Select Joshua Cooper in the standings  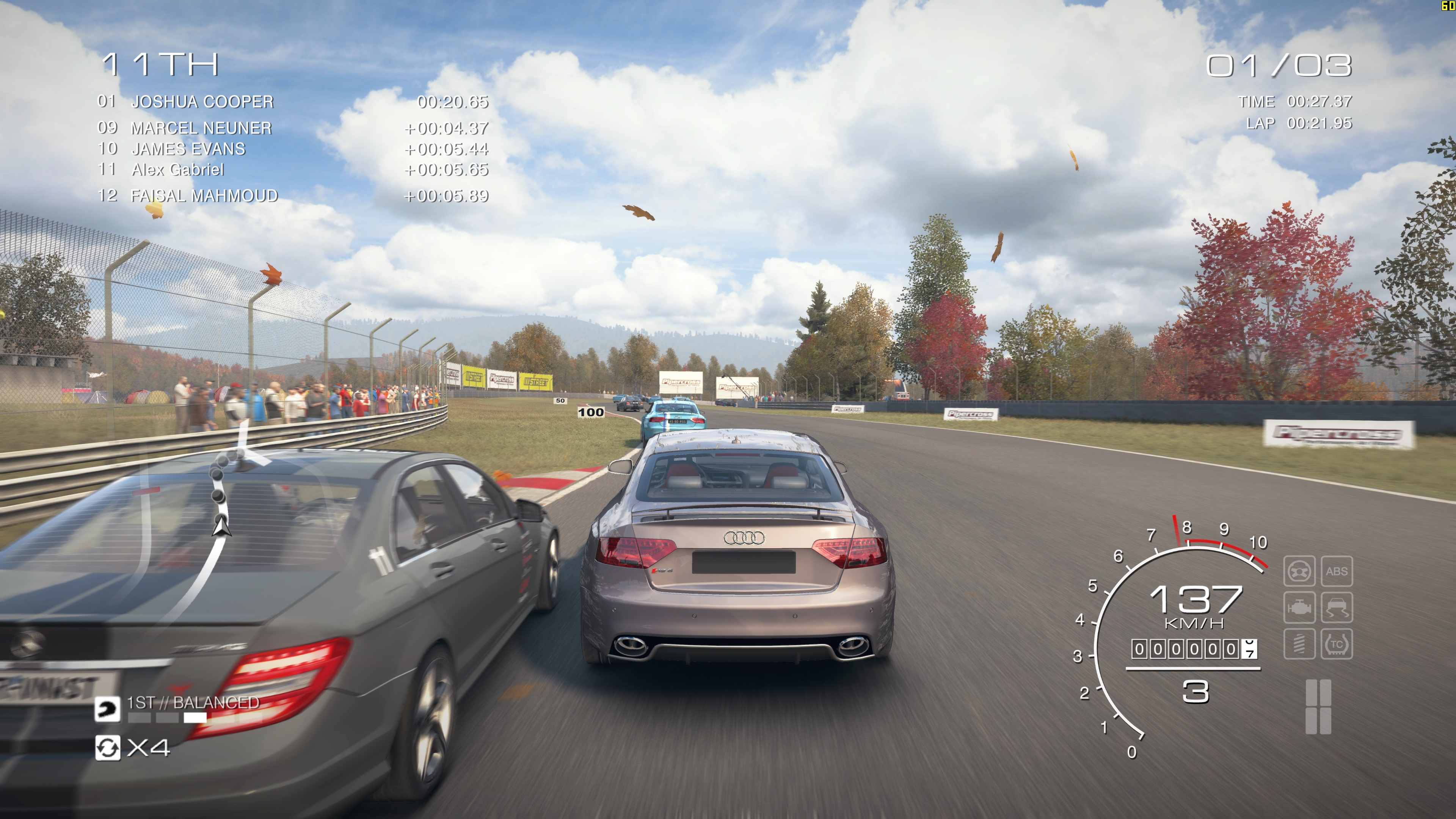pyautogui.click(x=202, y=102)
